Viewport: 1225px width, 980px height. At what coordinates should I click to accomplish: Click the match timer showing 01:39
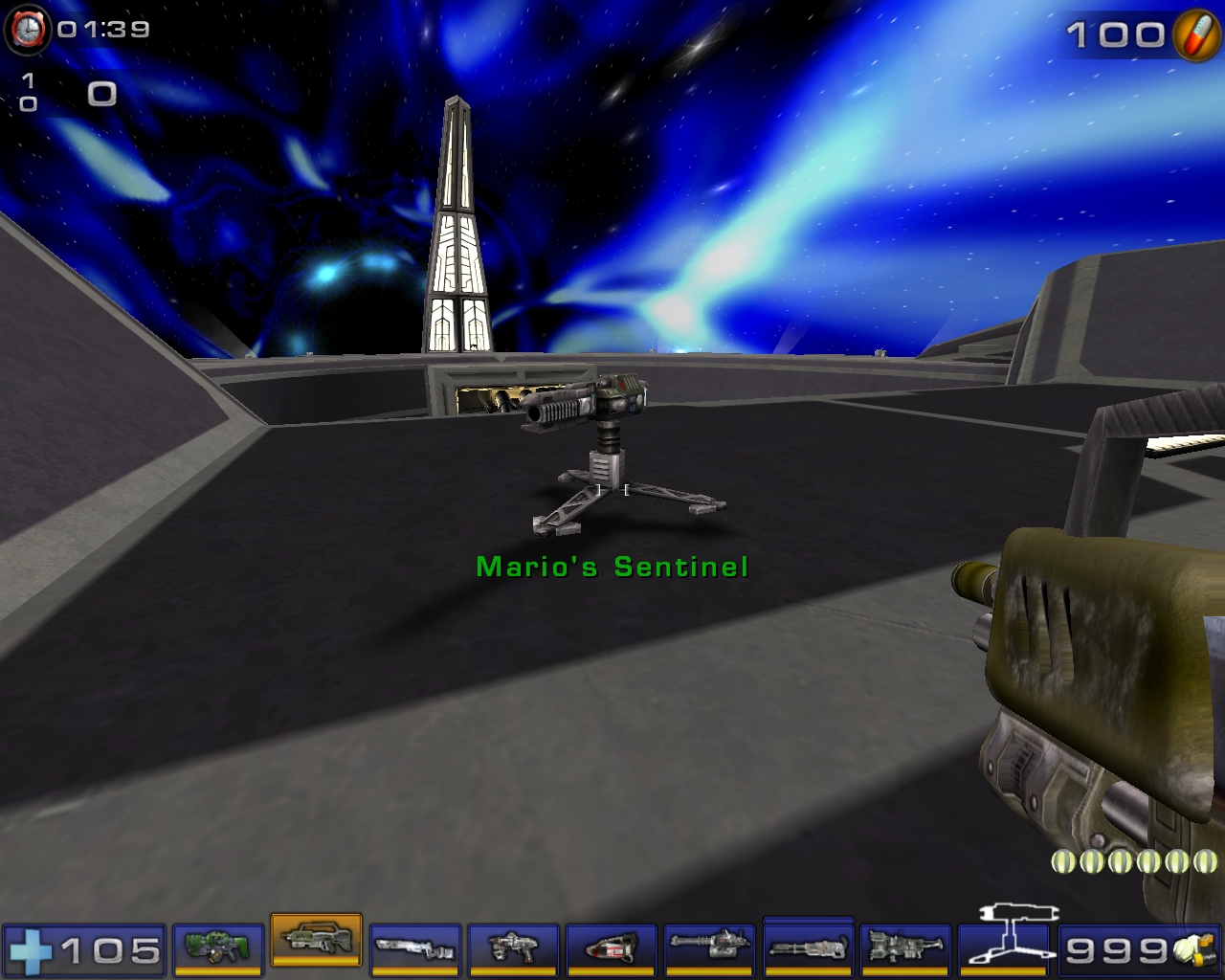pyautogui.click(x=100, y=30)
